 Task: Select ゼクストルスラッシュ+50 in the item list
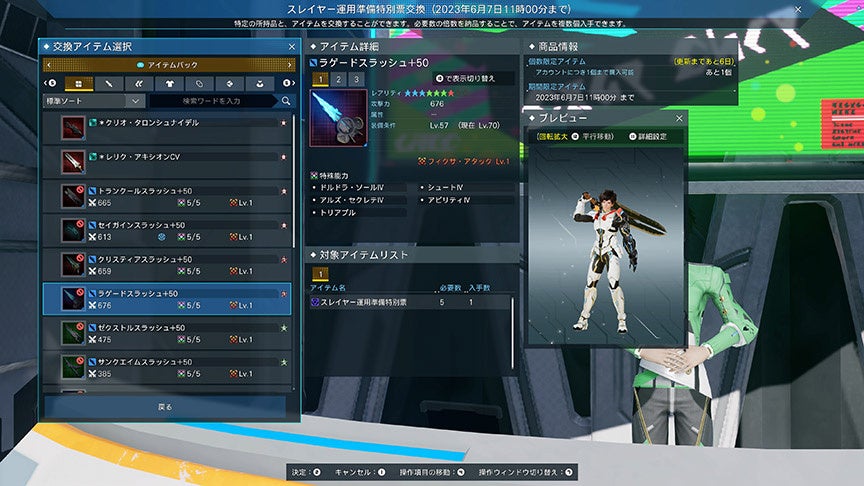pyautogui.click(x=168, y=333)
